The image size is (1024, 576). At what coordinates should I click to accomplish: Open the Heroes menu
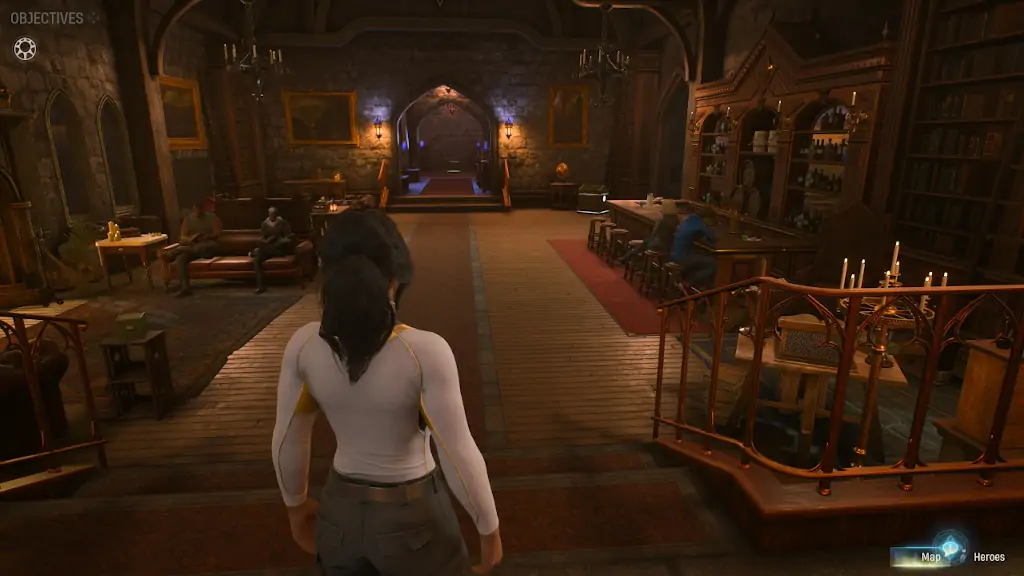989,557
